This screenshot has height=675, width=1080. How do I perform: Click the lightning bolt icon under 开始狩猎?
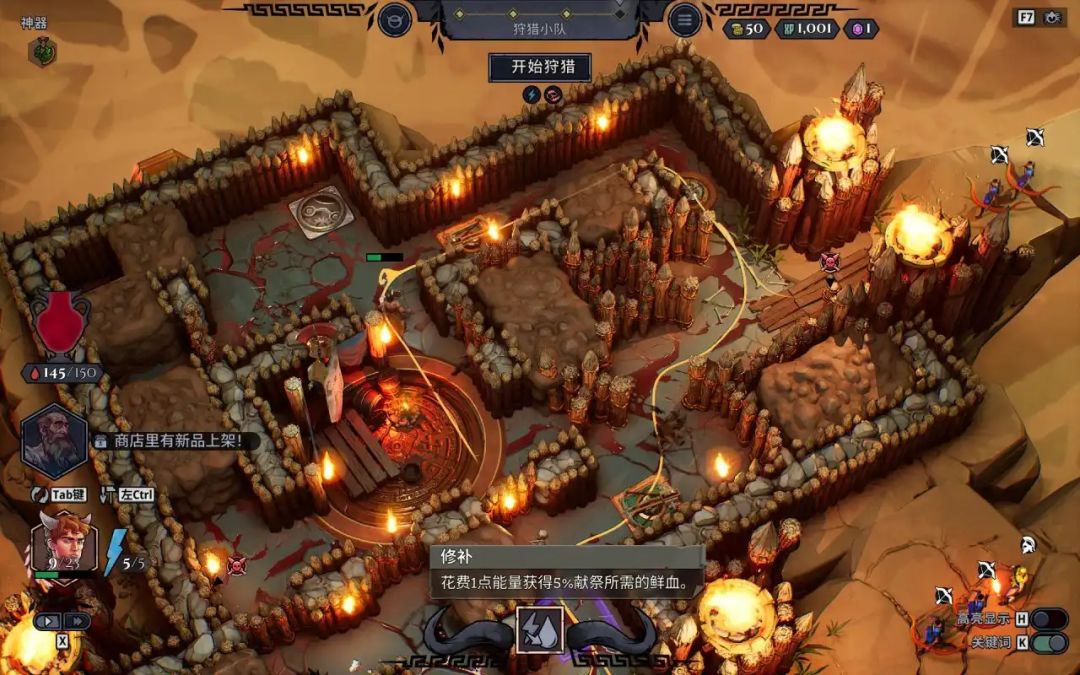click(531, 95)
